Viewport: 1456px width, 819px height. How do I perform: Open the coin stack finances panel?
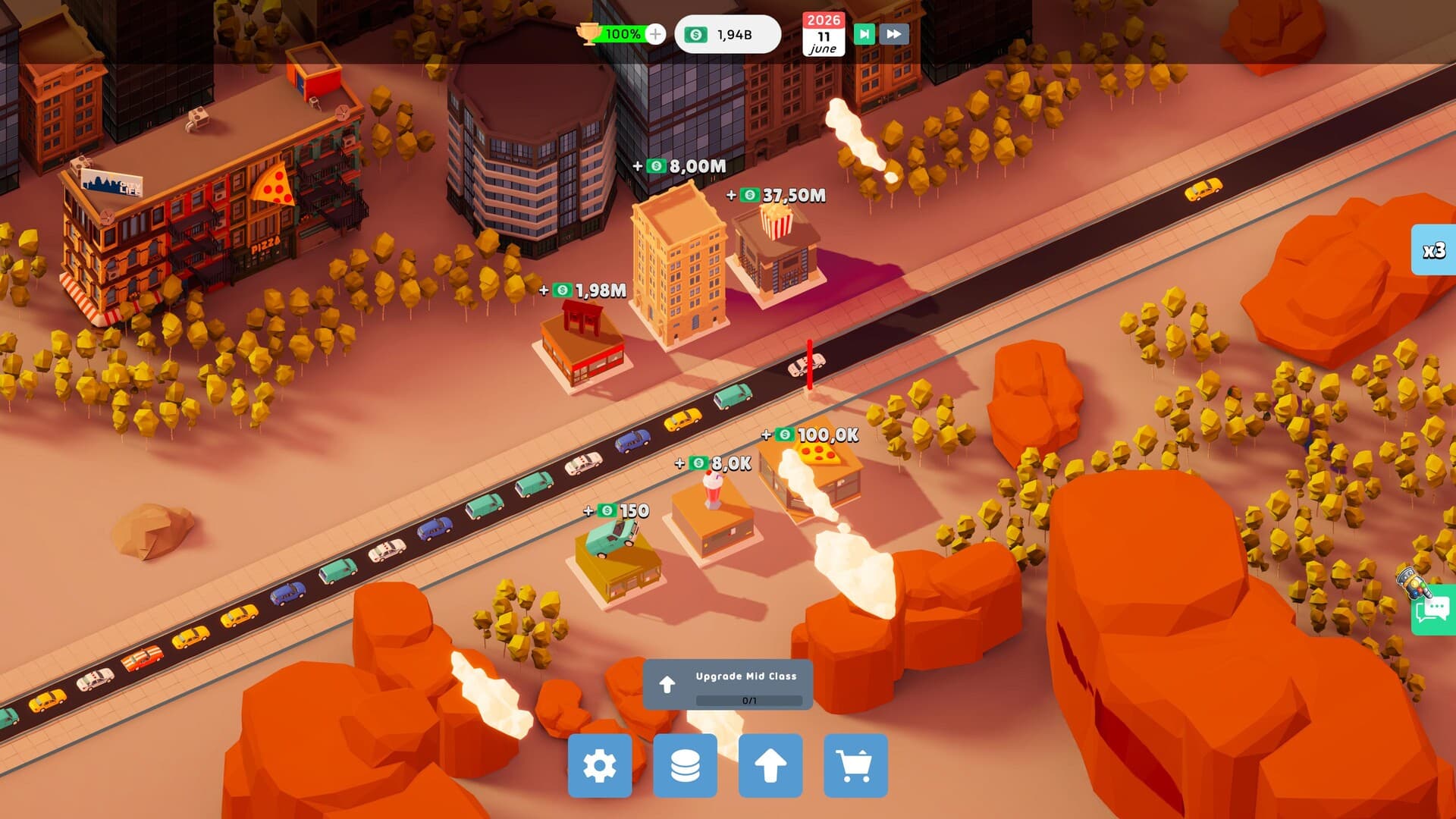point(685,765)
